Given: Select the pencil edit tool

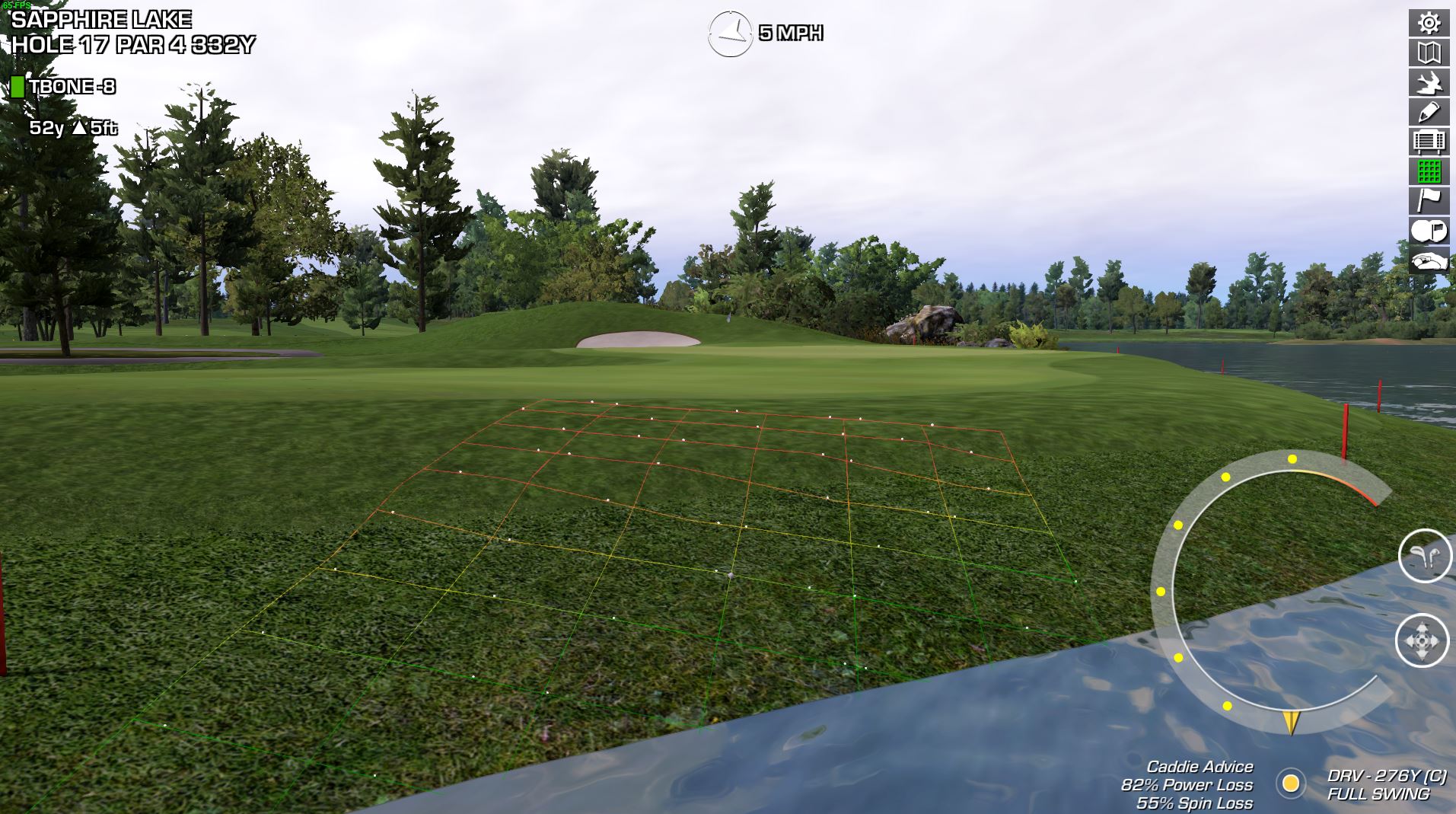Looking at the screenshot, I should 1429,112.
